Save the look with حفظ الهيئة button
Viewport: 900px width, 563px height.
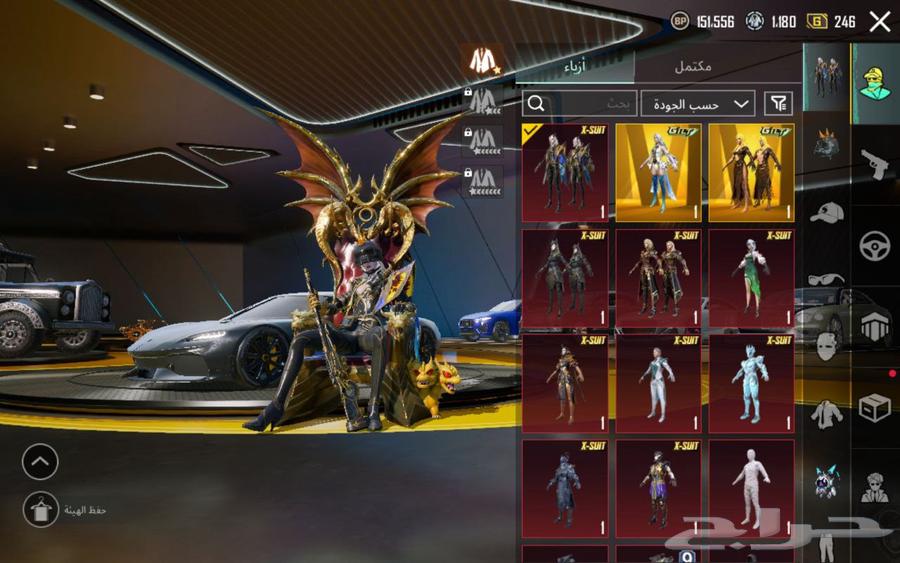click(41, 510)
